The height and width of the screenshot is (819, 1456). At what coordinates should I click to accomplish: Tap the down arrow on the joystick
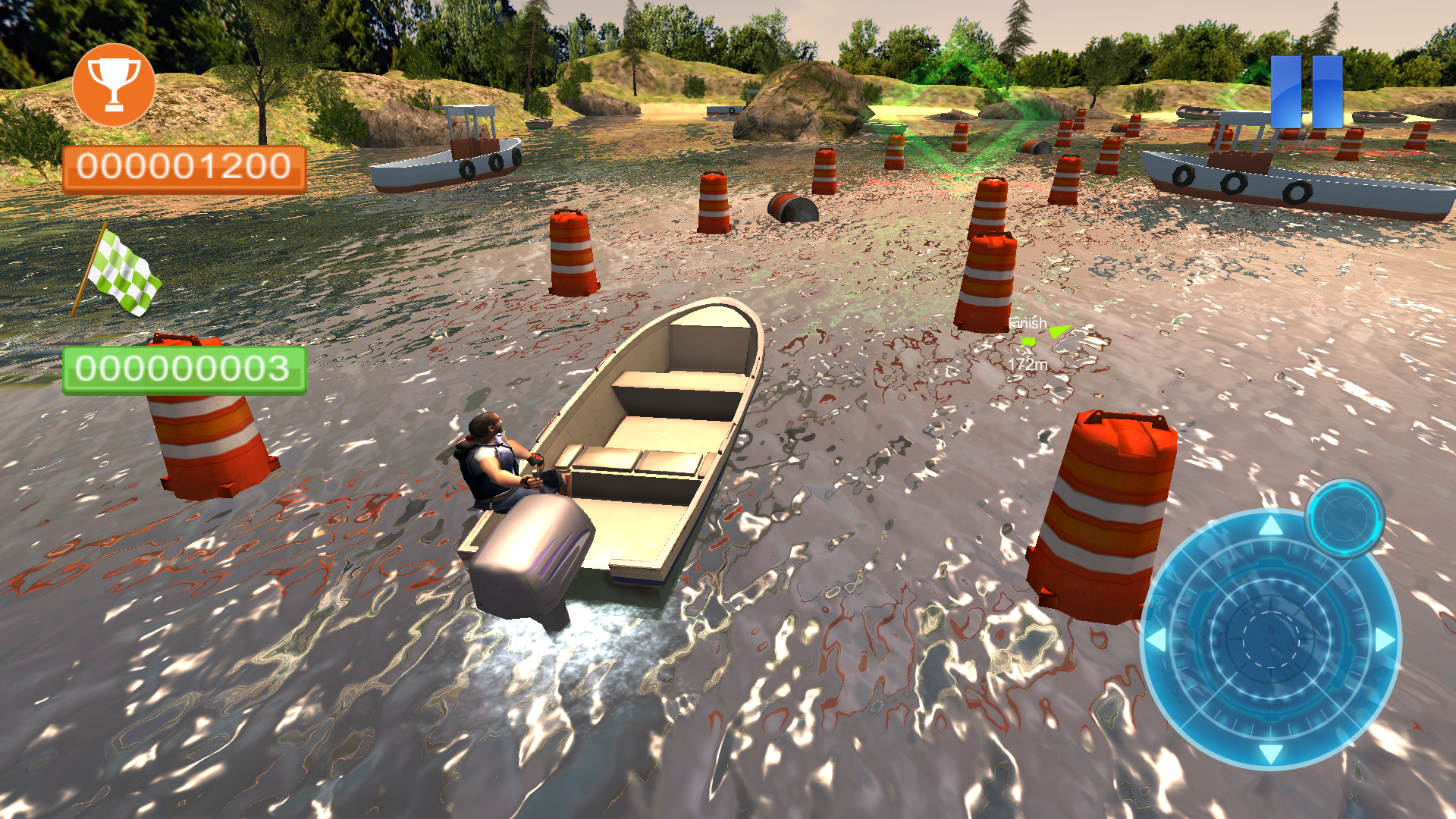point(1271,753)
